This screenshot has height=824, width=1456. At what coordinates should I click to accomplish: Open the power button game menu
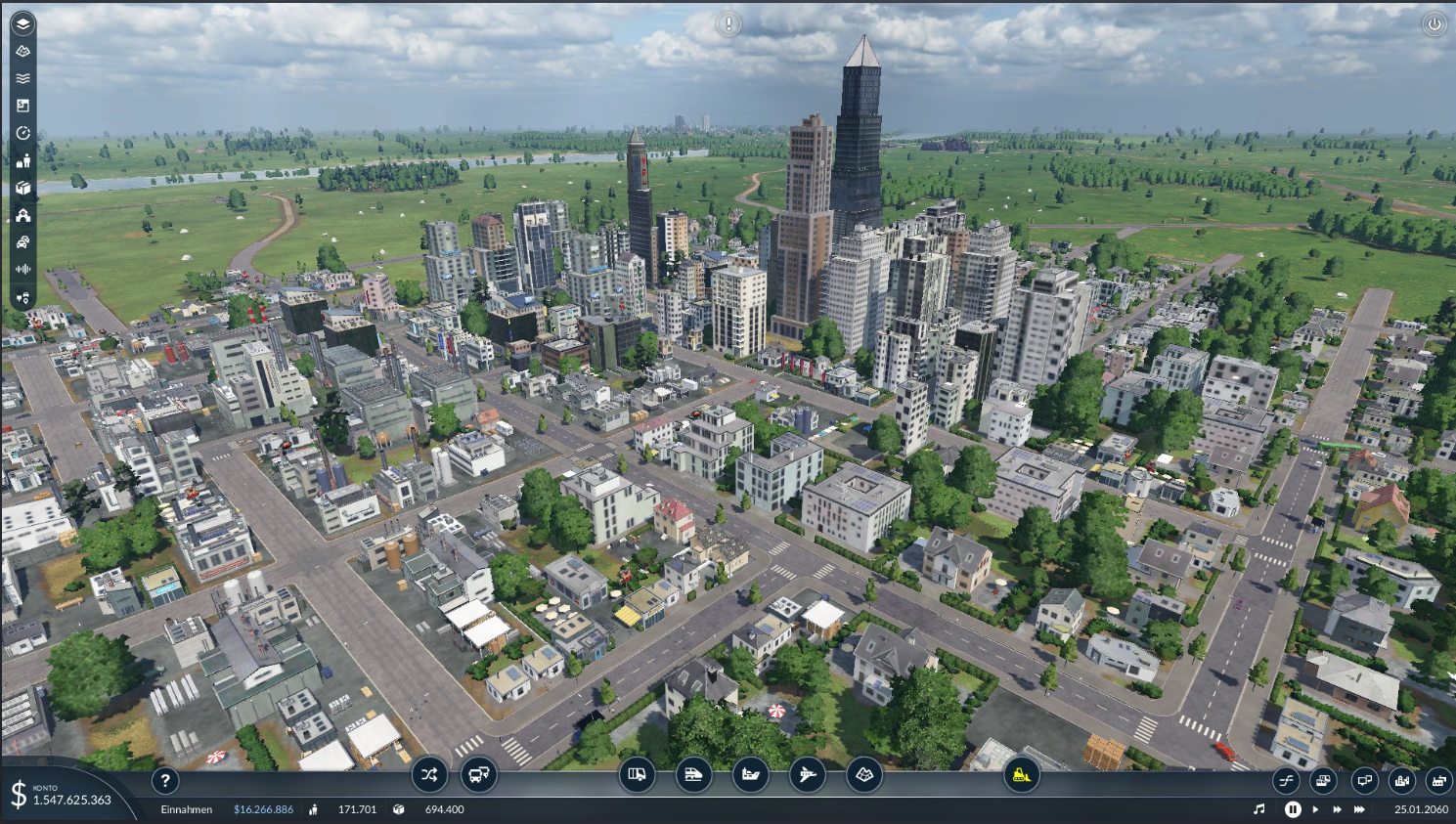coord(1434,24)
